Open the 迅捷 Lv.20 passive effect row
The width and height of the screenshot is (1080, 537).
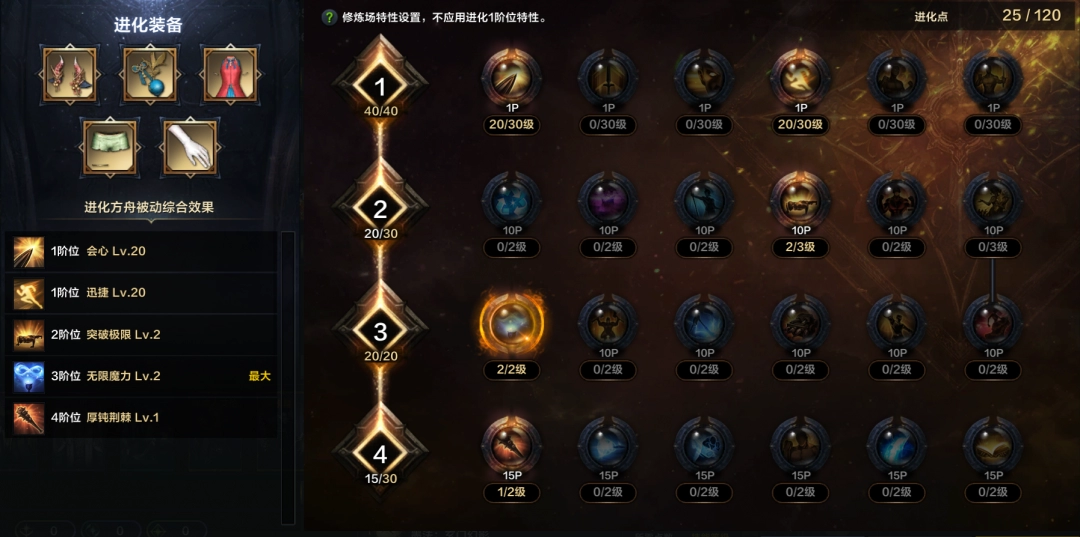click(140, 293)
